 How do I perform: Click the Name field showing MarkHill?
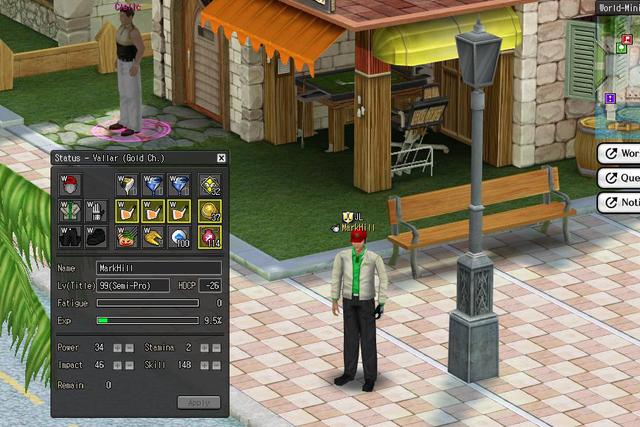tap(158, 268)
